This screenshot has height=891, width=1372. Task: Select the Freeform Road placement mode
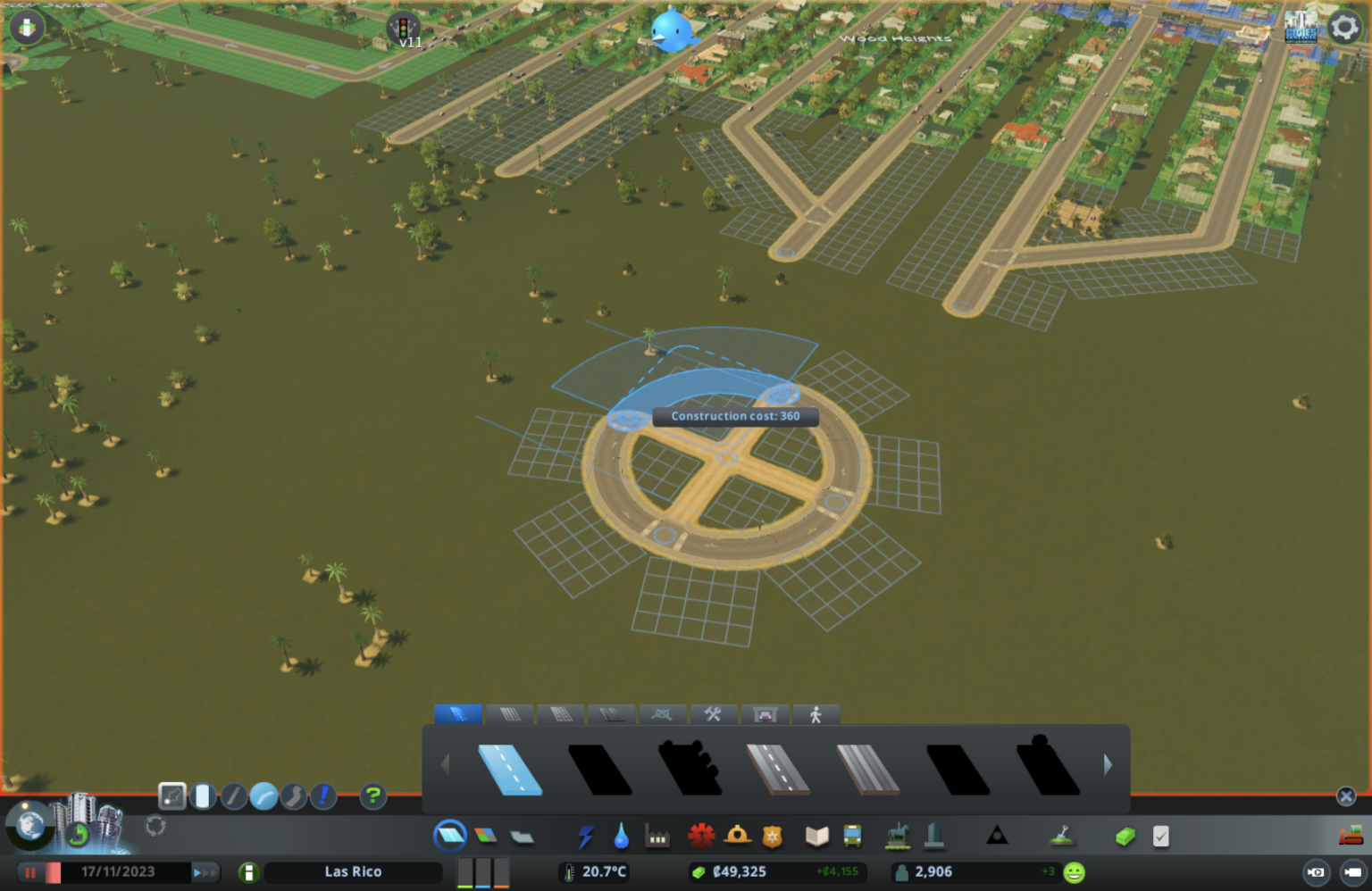point(295,795)
